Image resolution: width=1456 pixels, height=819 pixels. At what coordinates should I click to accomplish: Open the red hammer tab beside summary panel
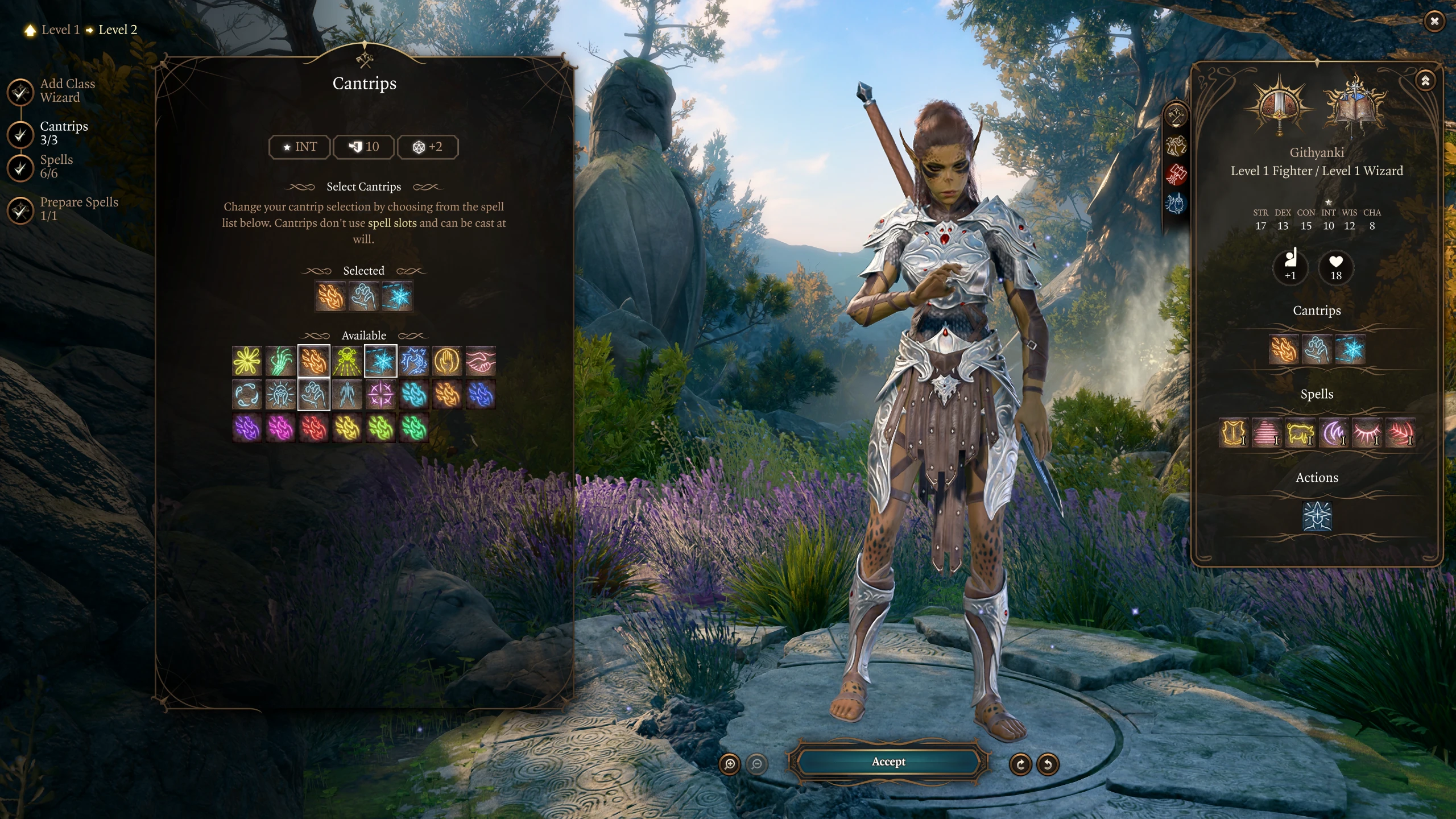coord(1176,174)
